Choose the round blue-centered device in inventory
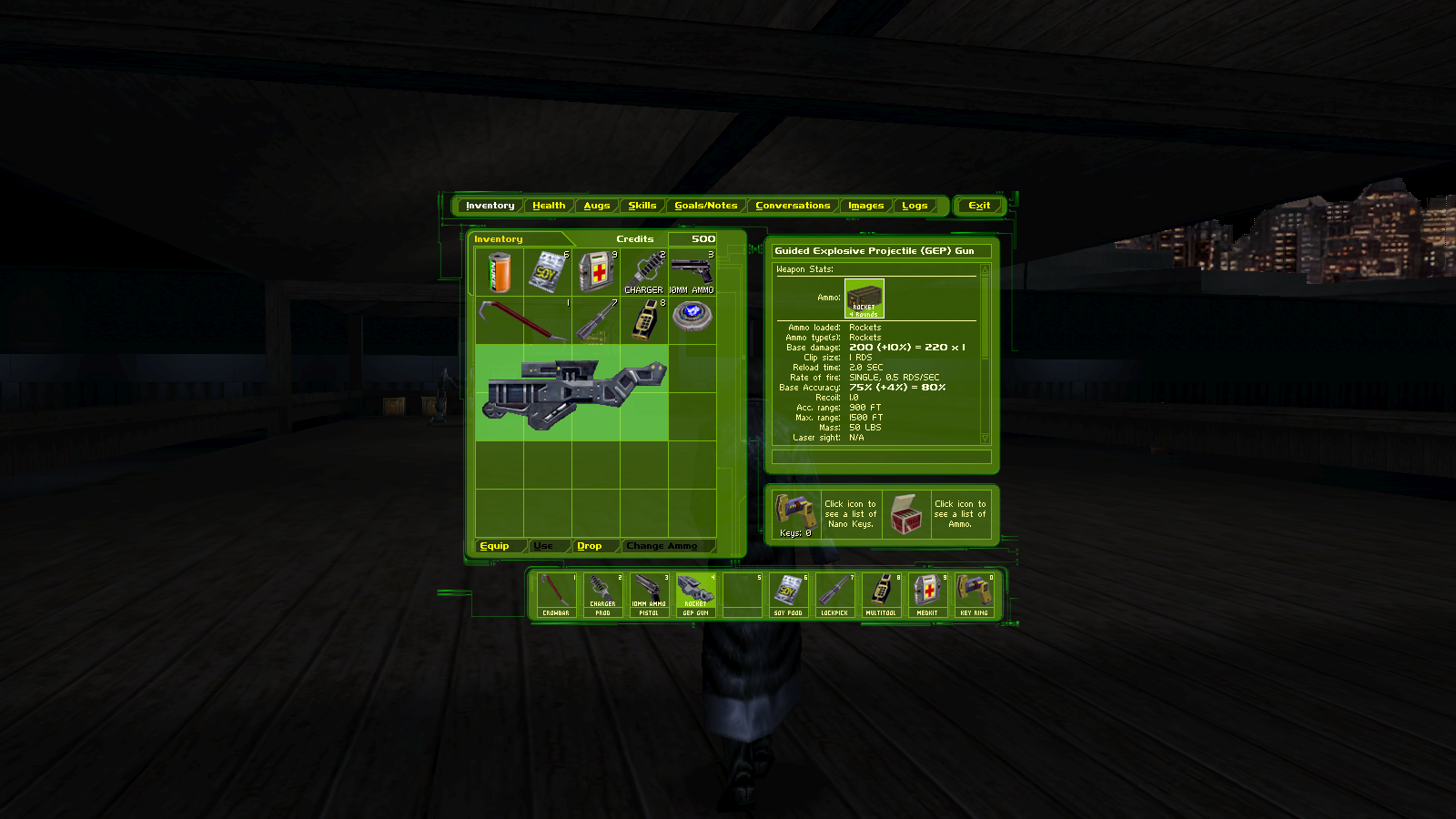The height and width of the screenshot is (819, 1456). 692,316
